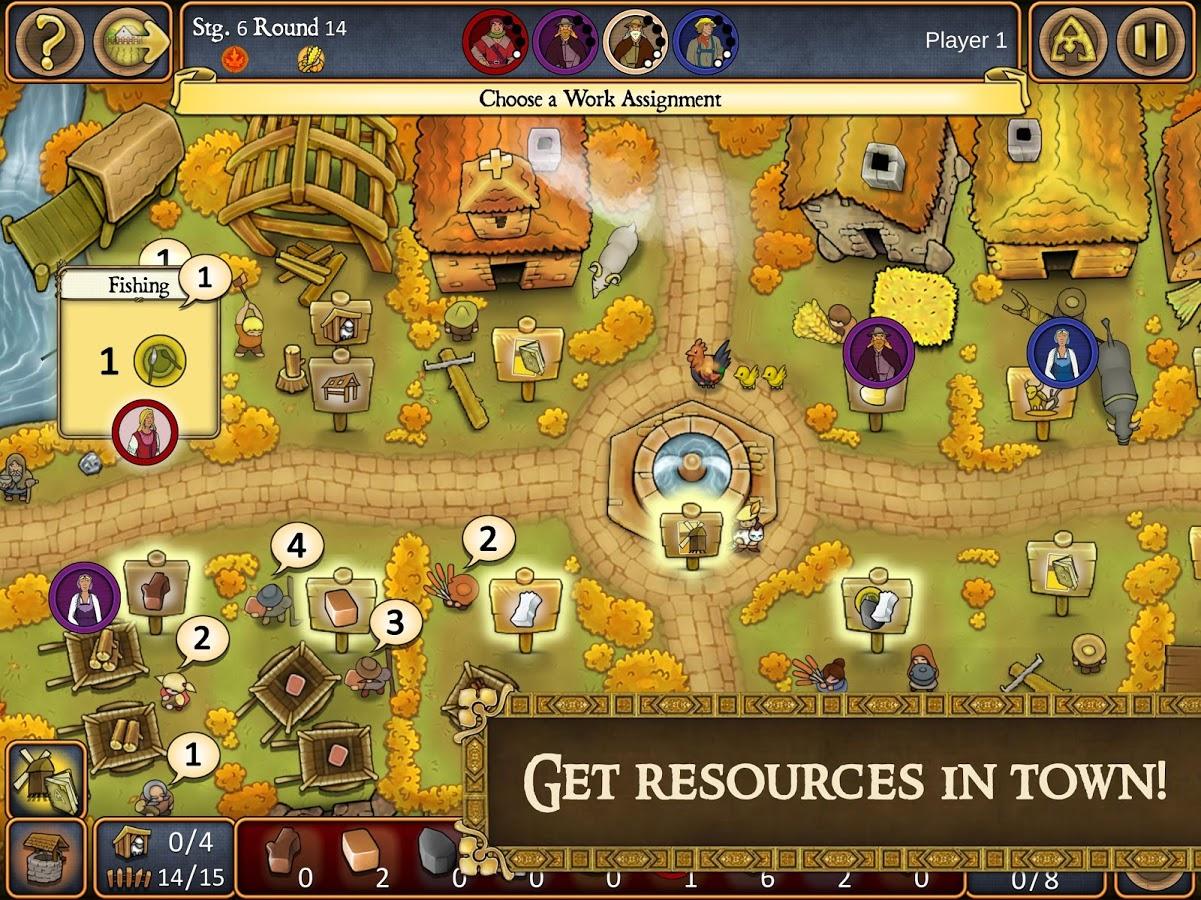Choose the Fishing action card
The image size is (1201, 900).
click(139, 350)
